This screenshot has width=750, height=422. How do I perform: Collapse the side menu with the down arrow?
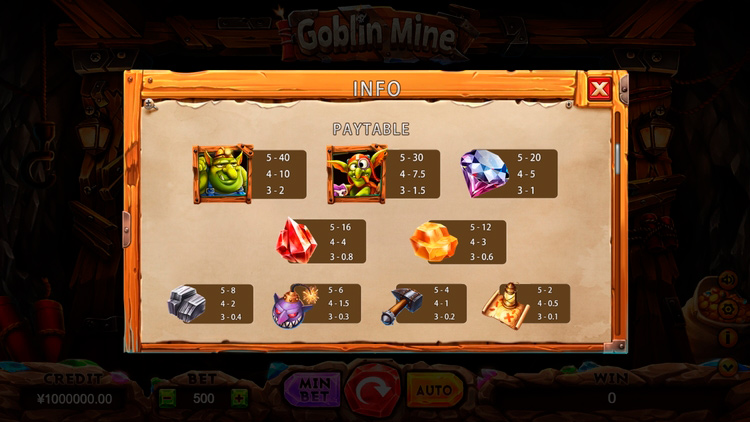[727, 366]
